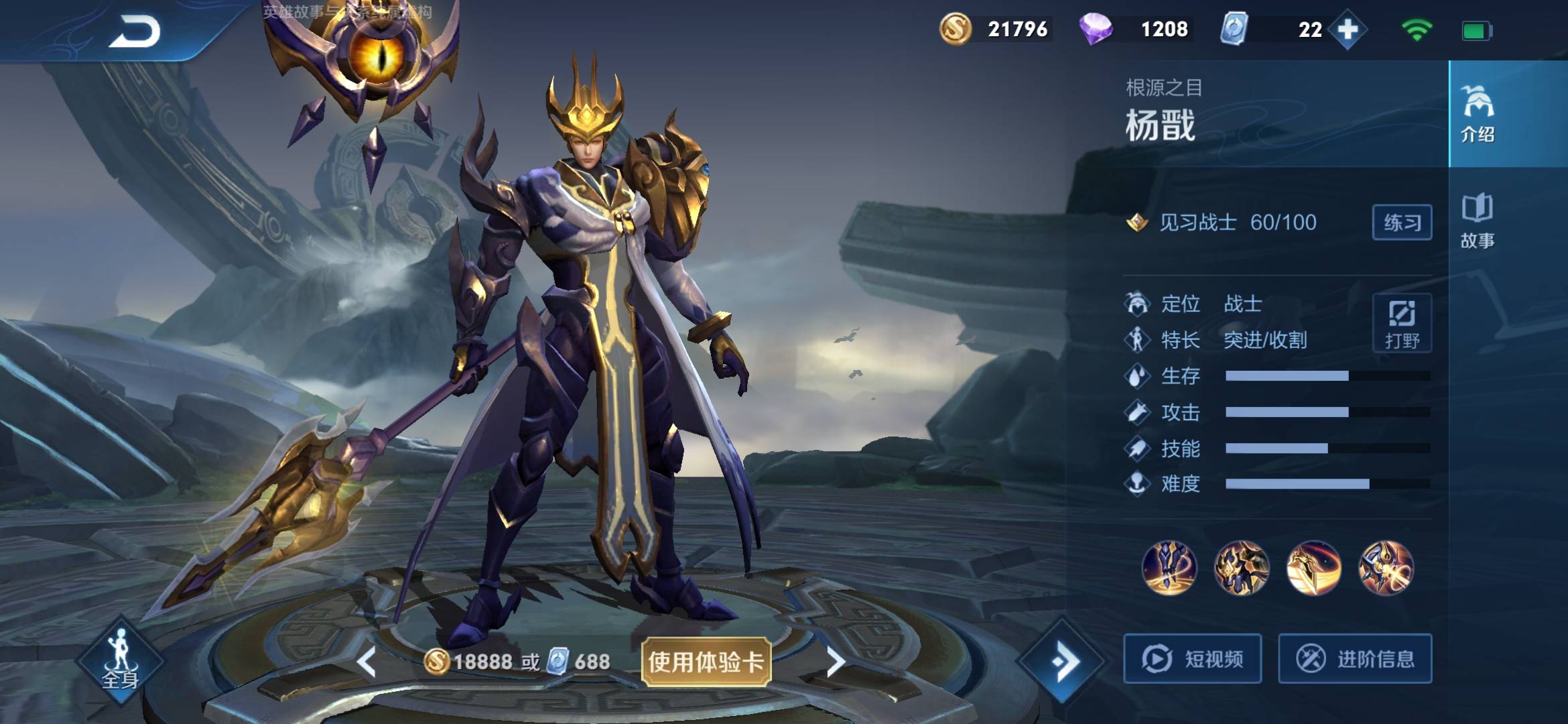1568x724 pixels.
Task: Toggle 全身 full-body view
Action: pyautogui.click(x=120, y=660)
